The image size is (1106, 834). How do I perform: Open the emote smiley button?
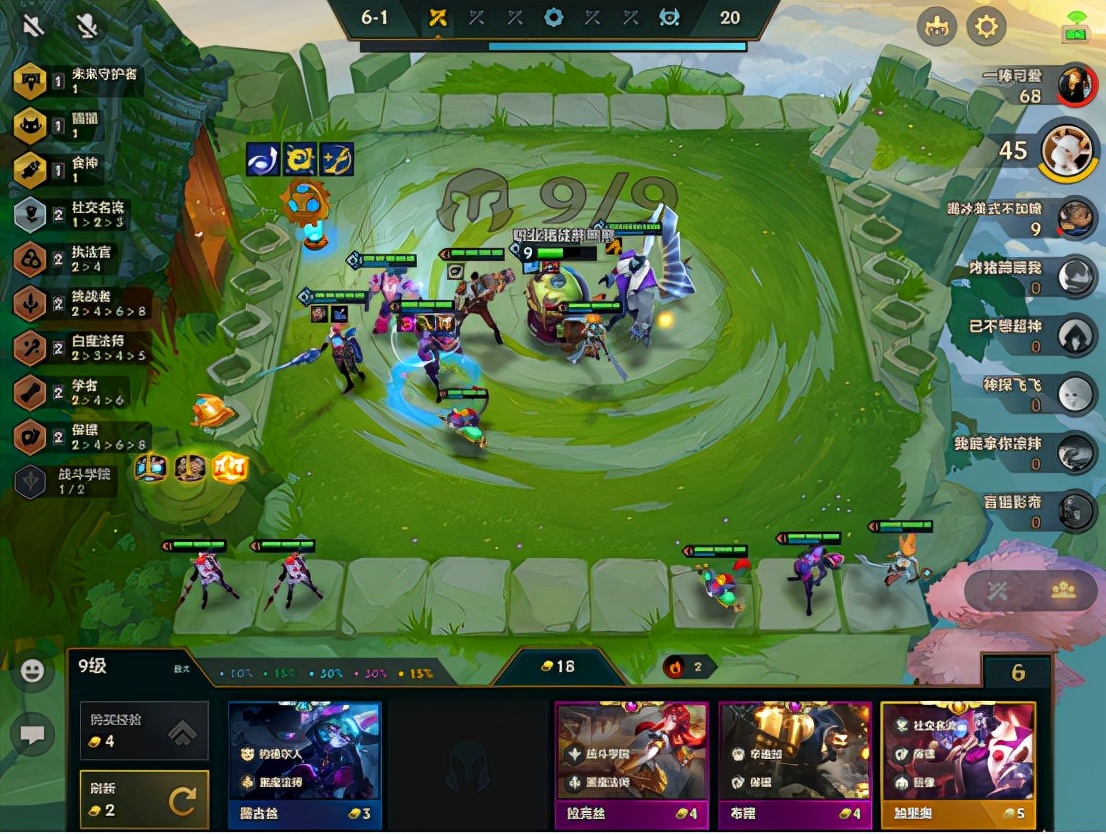(33, 672)
